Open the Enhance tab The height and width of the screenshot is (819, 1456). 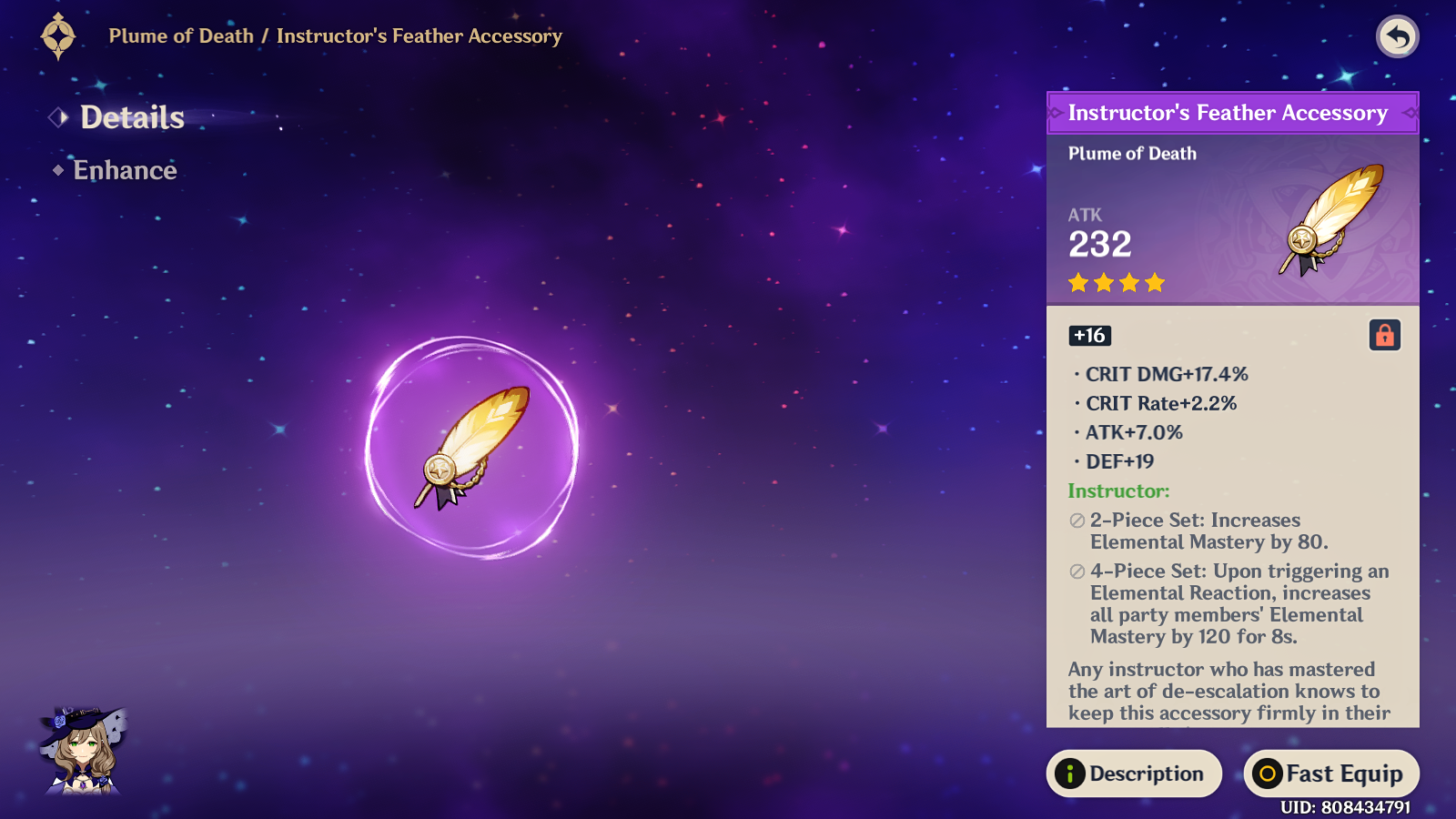(125, 170)
